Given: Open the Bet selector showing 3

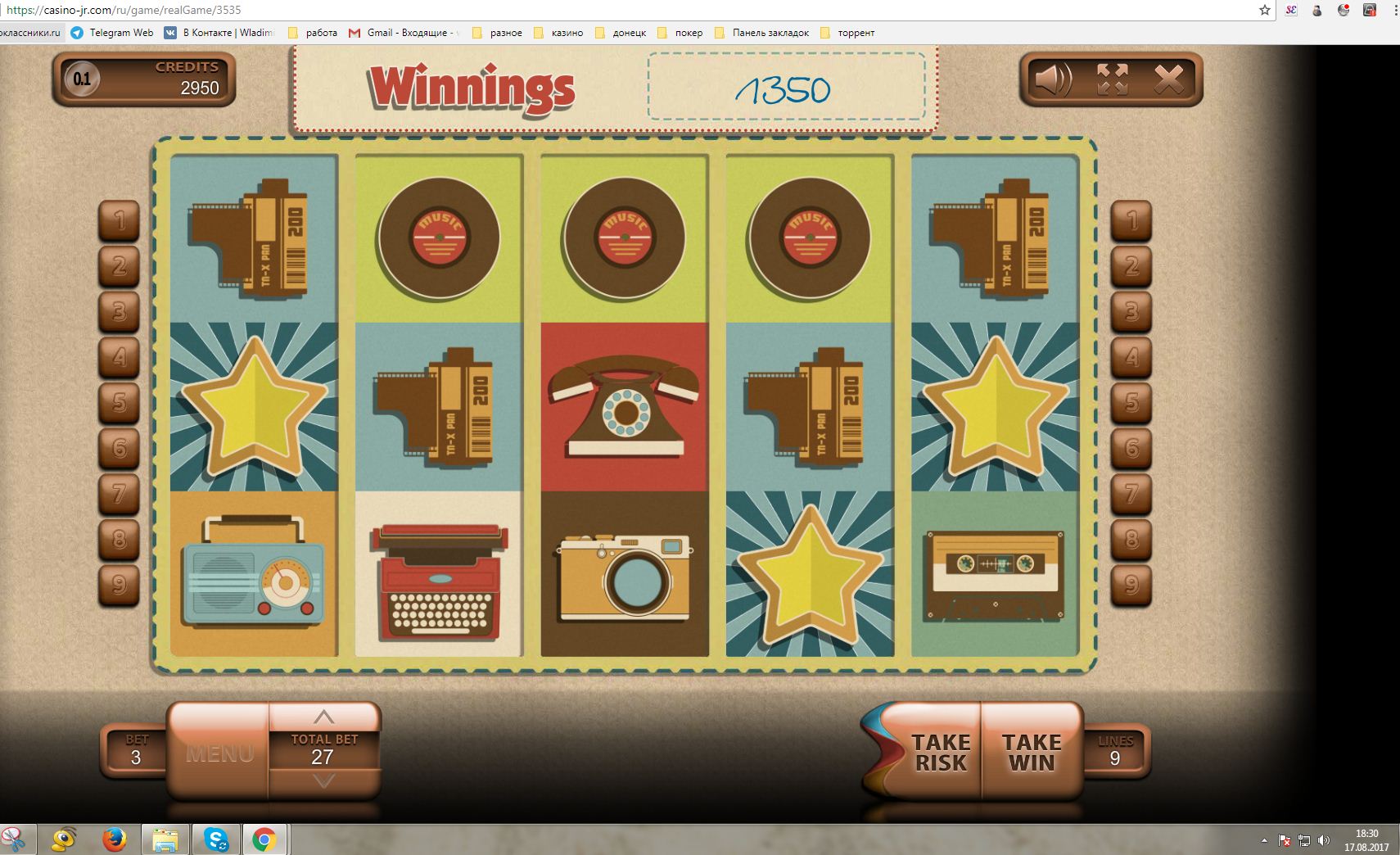Looking at the screenshot, I should point(136,750).
